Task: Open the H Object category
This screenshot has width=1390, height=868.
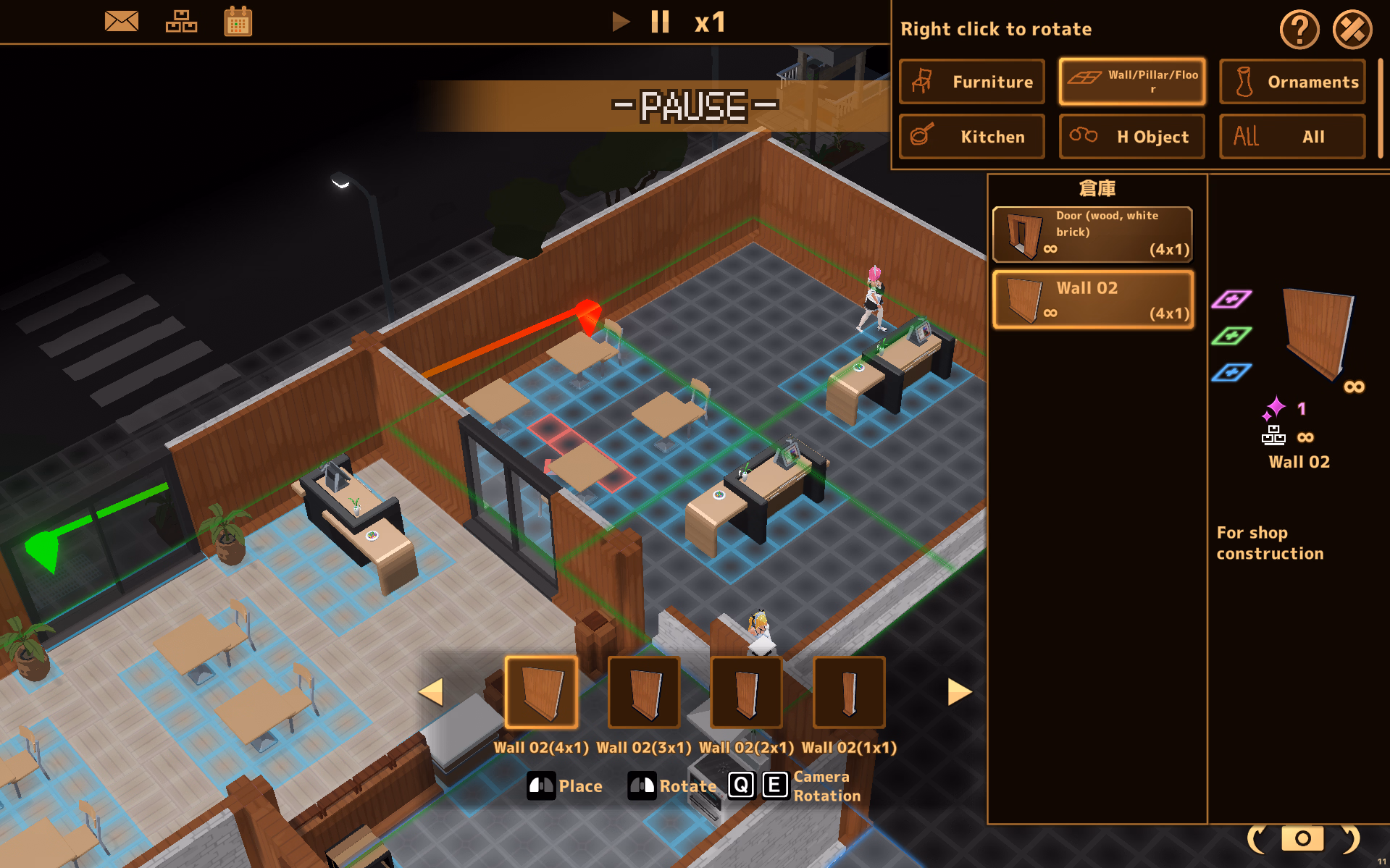Action: click(1131, 136)
